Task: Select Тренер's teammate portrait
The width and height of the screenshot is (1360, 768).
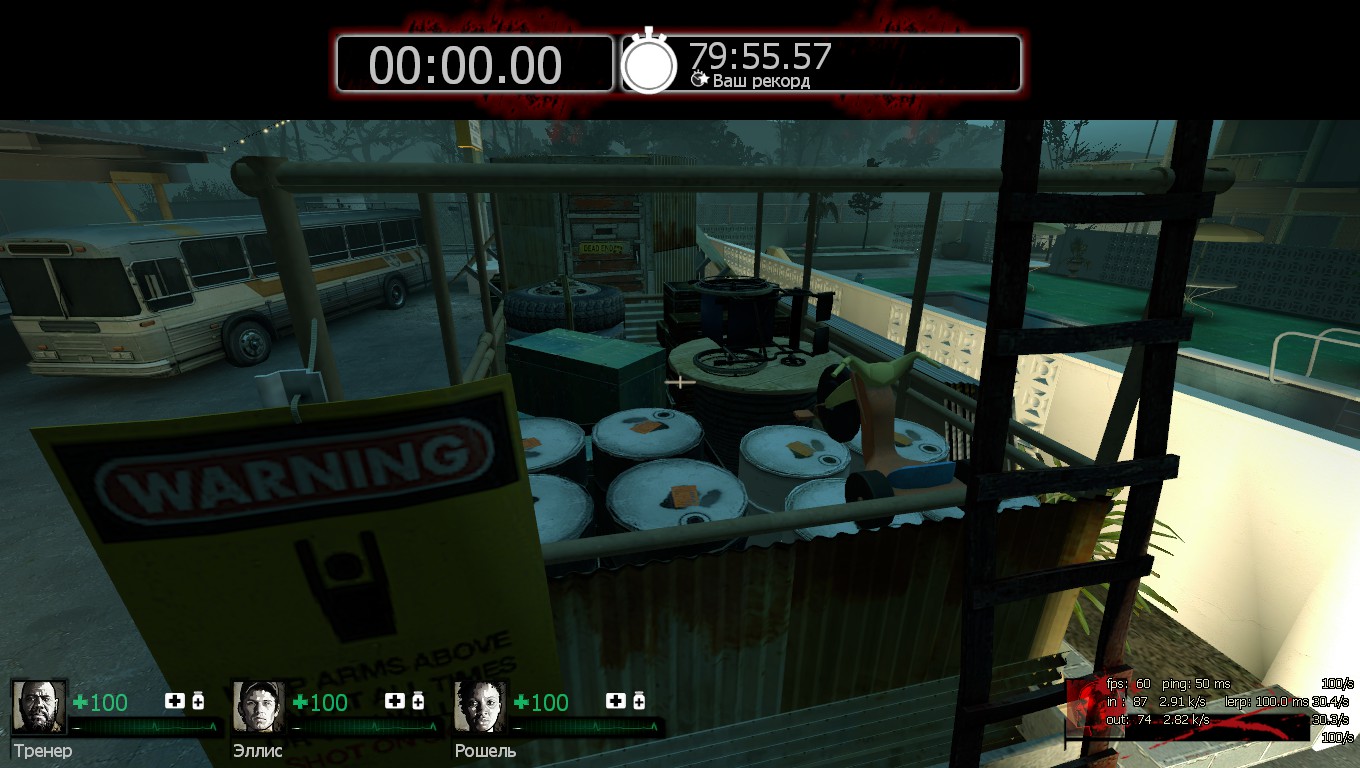Action: (x=39, y=707)
